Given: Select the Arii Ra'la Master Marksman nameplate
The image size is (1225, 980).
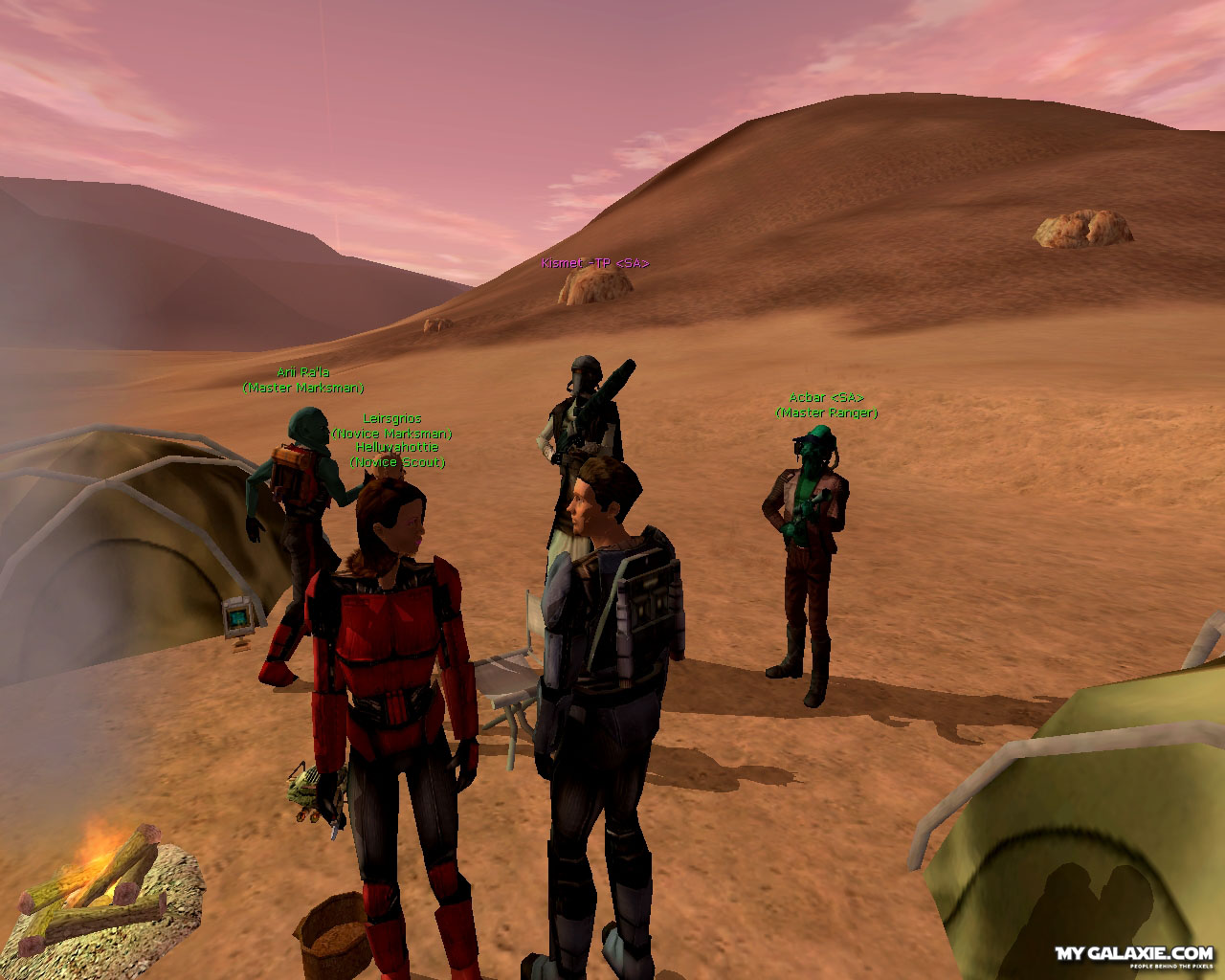Looking at the screenshot, I should coord(302,380).
